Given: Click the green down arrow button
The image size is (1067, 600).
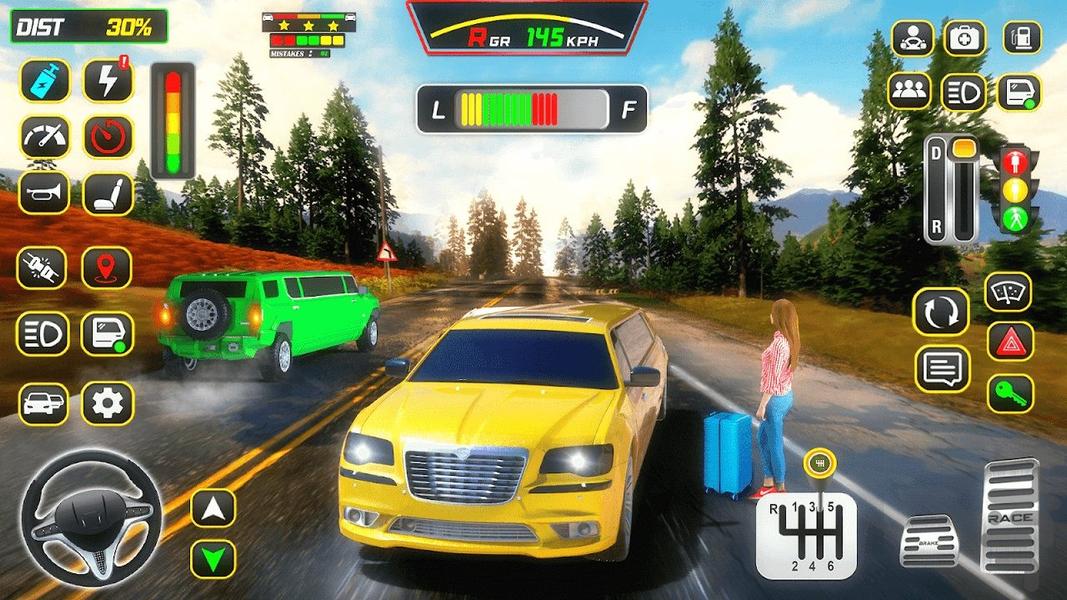Looking at the screenshot, I should [x=213, y=558].
